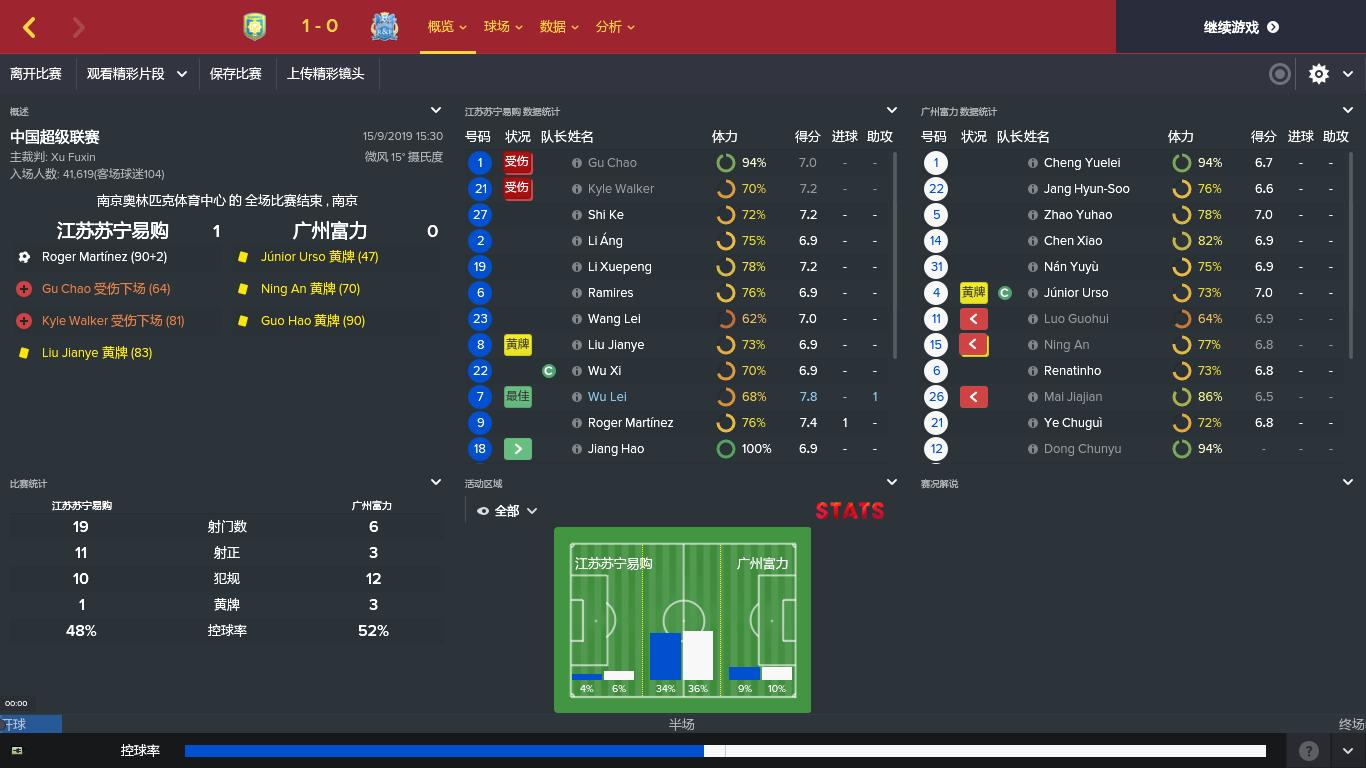Click 保存比赛 to save the match

237,74
